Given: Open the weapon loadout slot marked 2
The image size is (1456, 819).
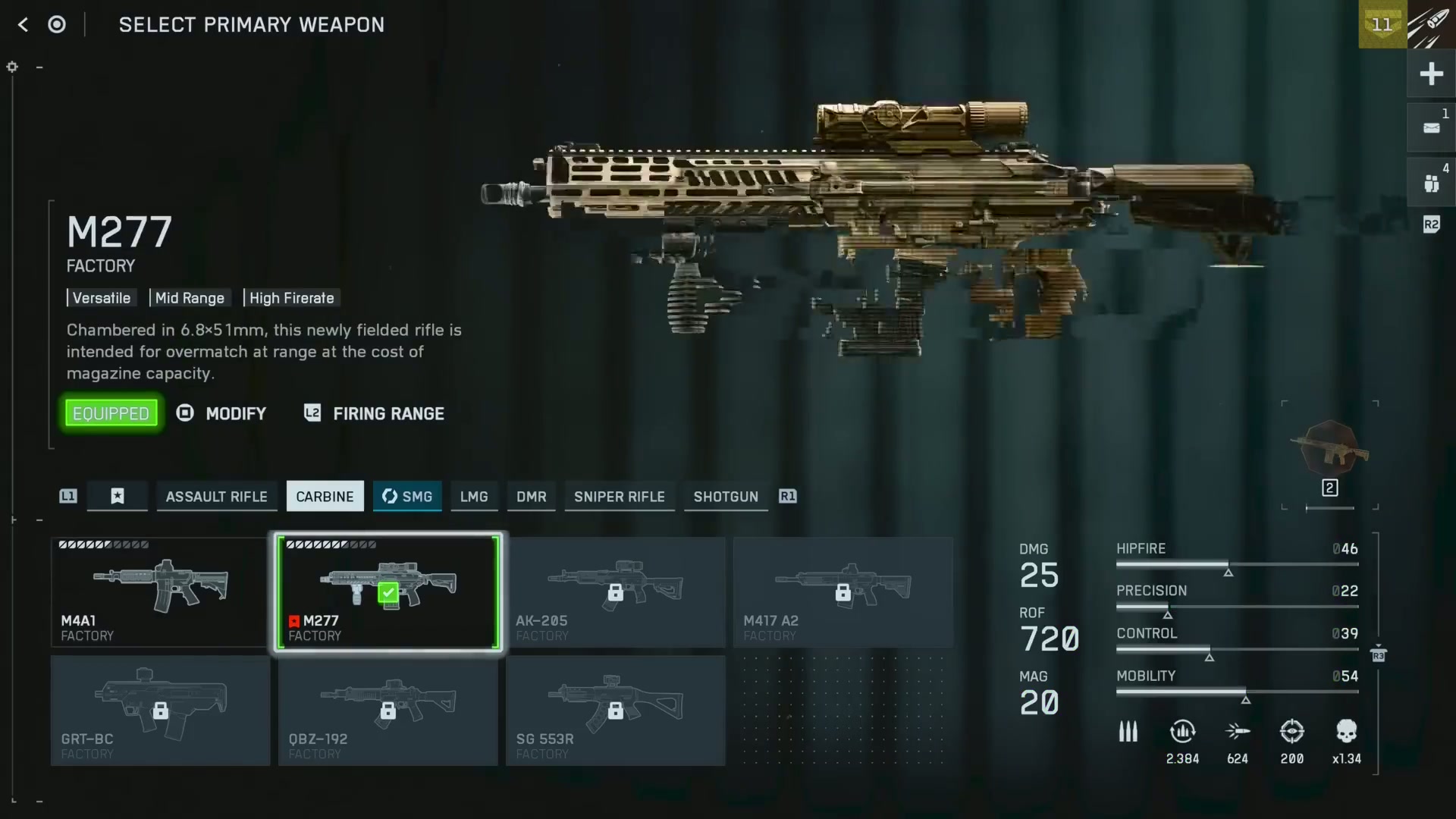Looking at the screenshot, I should pos(1330,488).
